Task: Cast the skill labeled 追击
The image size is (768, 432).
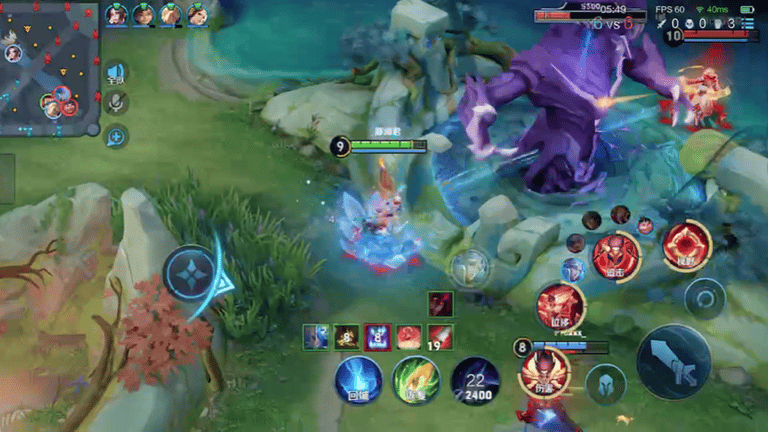Action: pyautogui.click(x=614, y=255)
